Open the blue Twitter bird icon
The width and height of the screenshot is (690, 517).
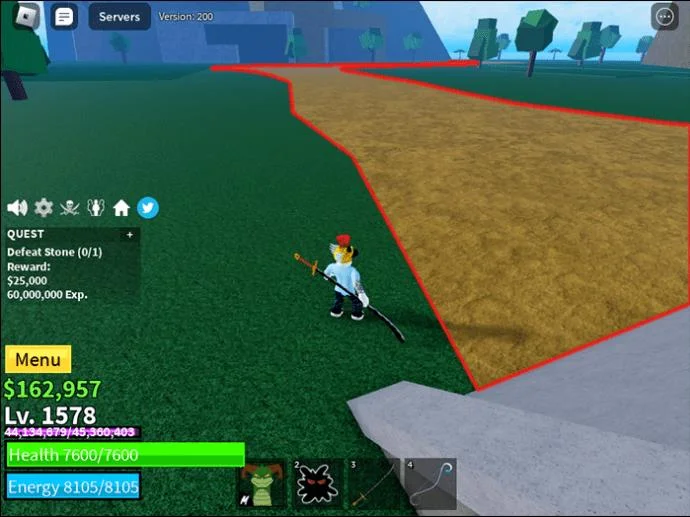click(148, 208)
